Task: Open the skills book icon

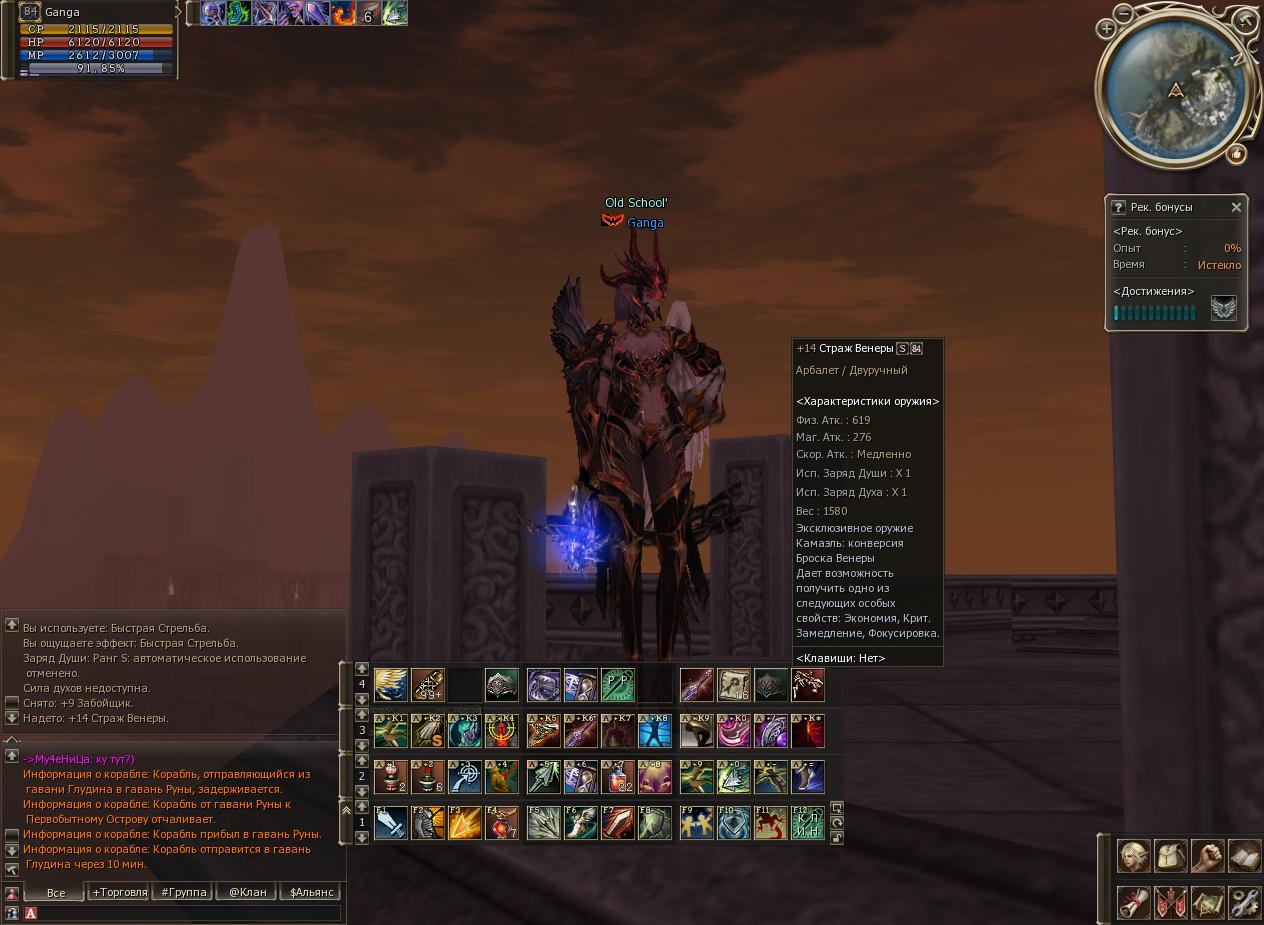Action: [1244, 856]
